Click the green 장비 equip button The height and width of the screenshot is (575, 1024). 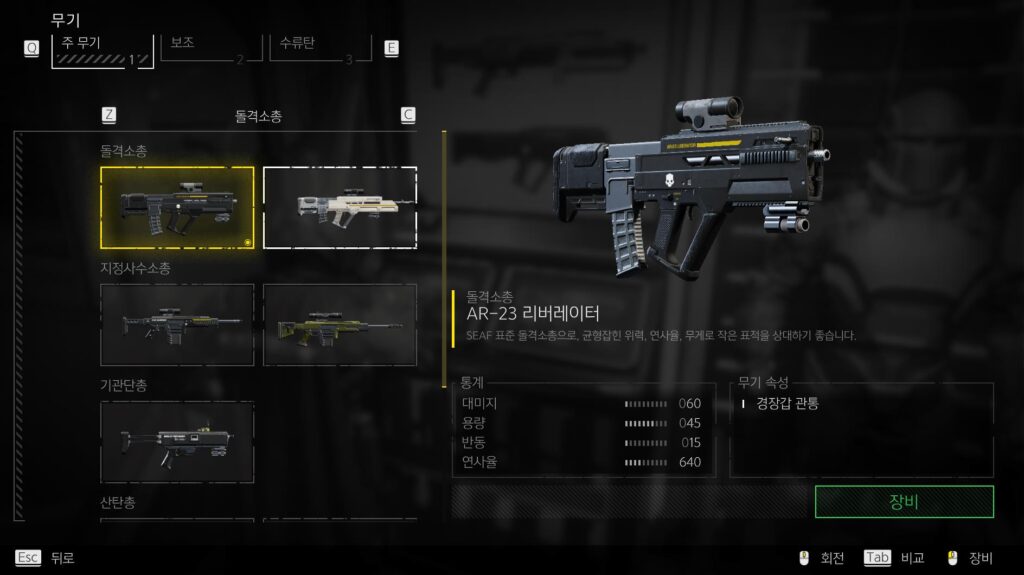point(904,502)
